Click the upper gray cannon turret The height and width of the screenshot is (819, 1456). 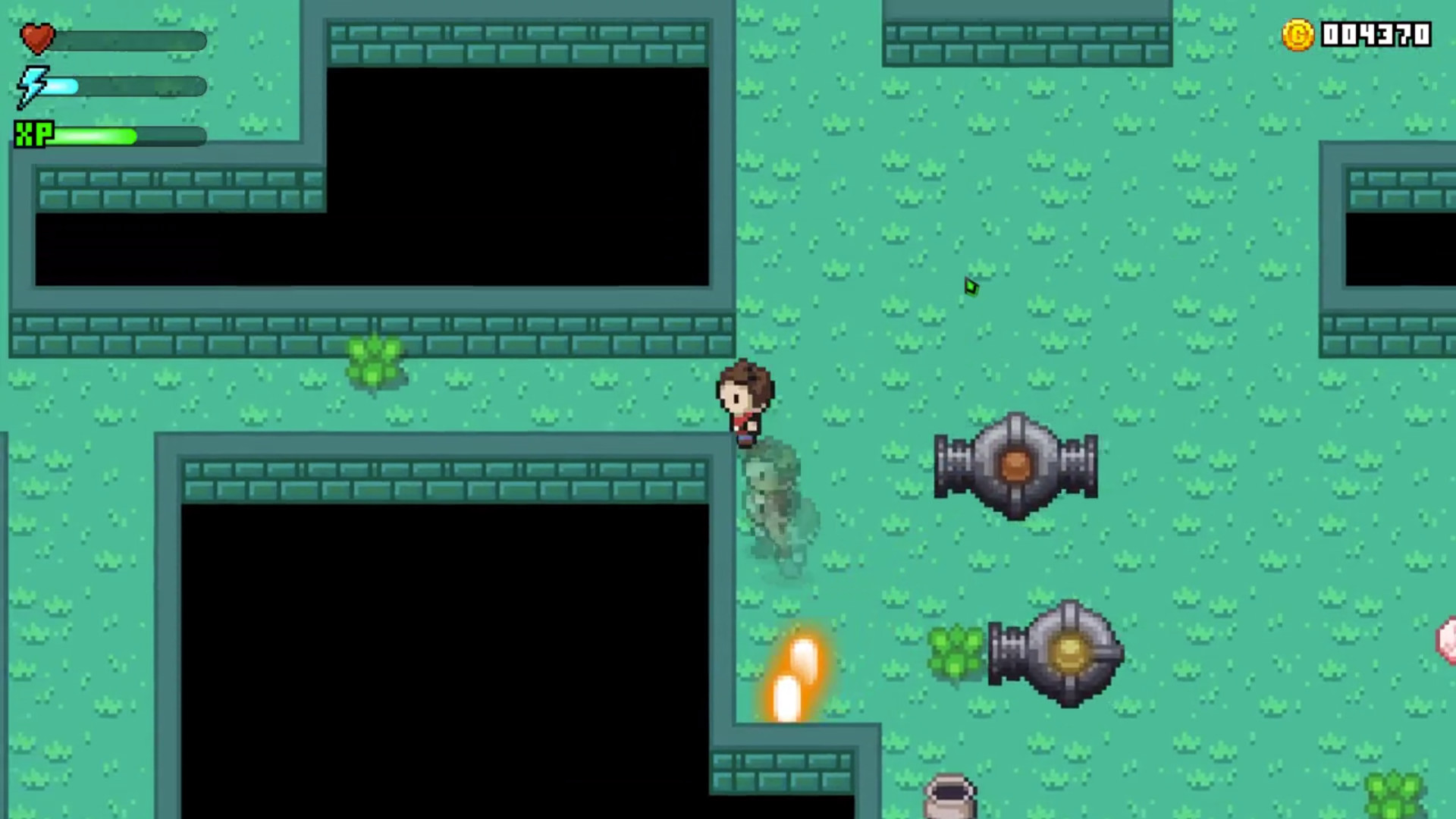click(1016, 464)
